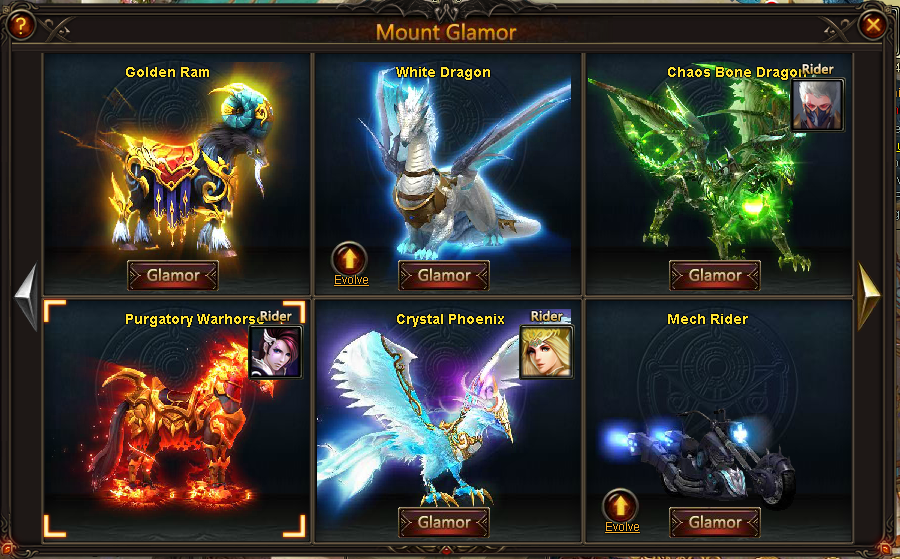Screen dimensions: 900x559
Task: Evolve the Mech Rider mount
Action: coord(621,507)
